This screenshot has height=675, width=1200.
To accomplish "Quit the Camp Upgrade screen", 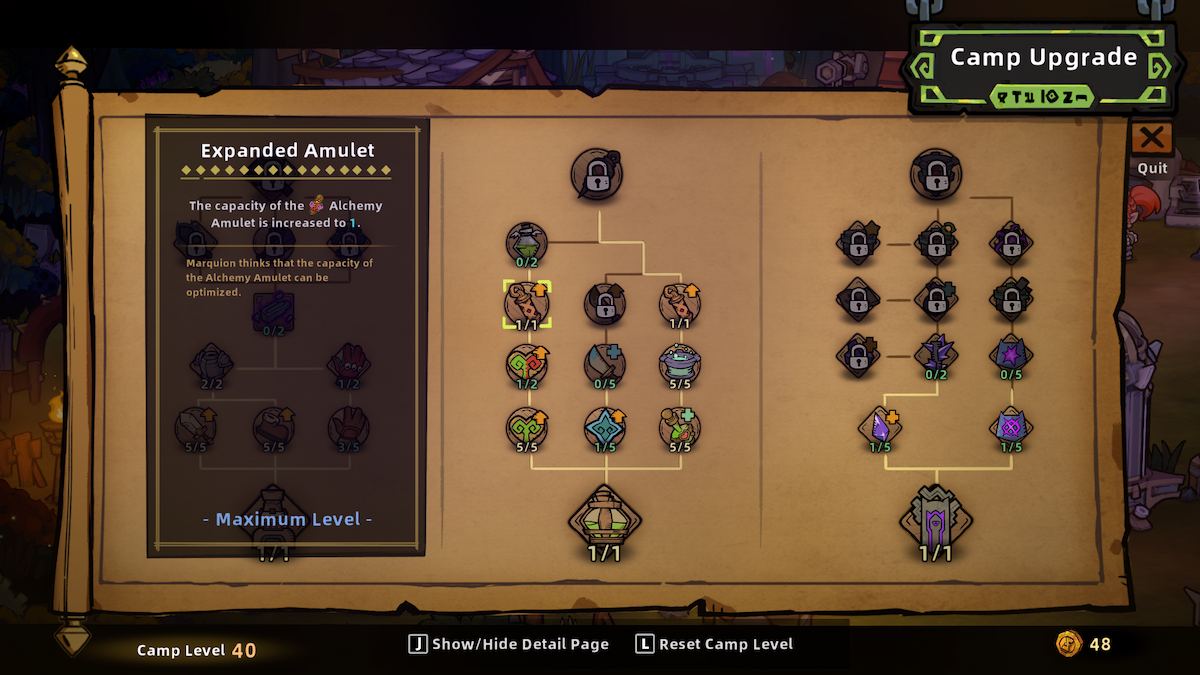I will [x=1152, y=139].
